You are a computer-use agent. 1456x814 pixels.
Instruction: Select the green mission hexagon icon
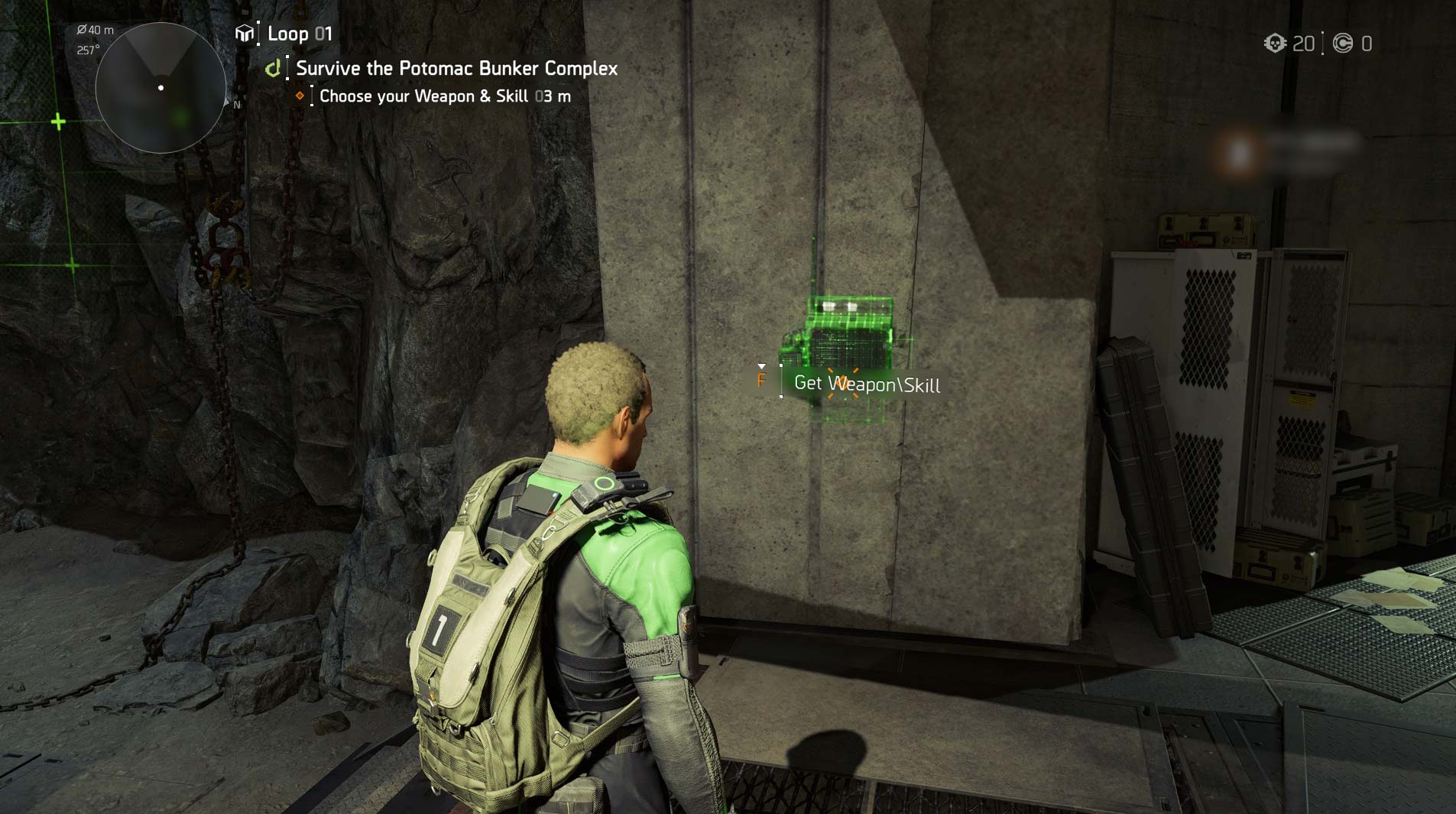tap(272, 68)
